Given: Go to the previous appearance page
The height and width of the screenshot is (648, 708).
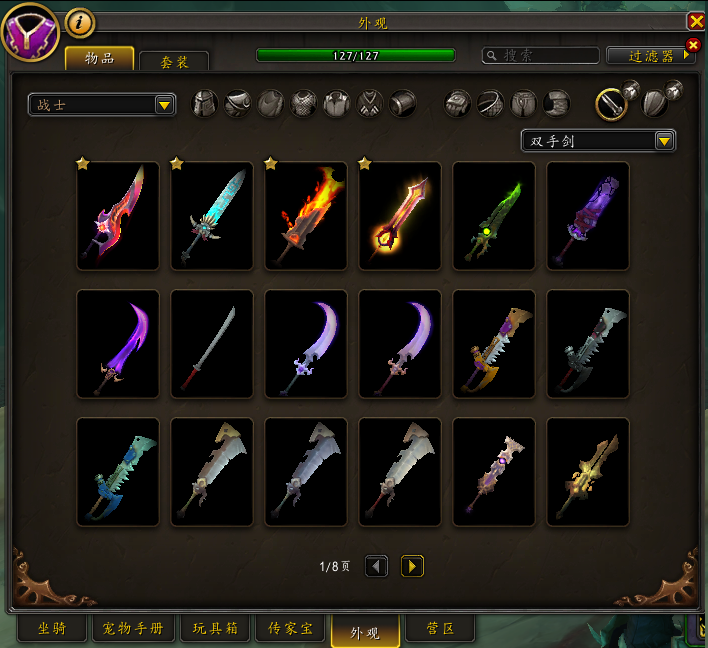Looking at the screenshot, I should coord(376,567).
